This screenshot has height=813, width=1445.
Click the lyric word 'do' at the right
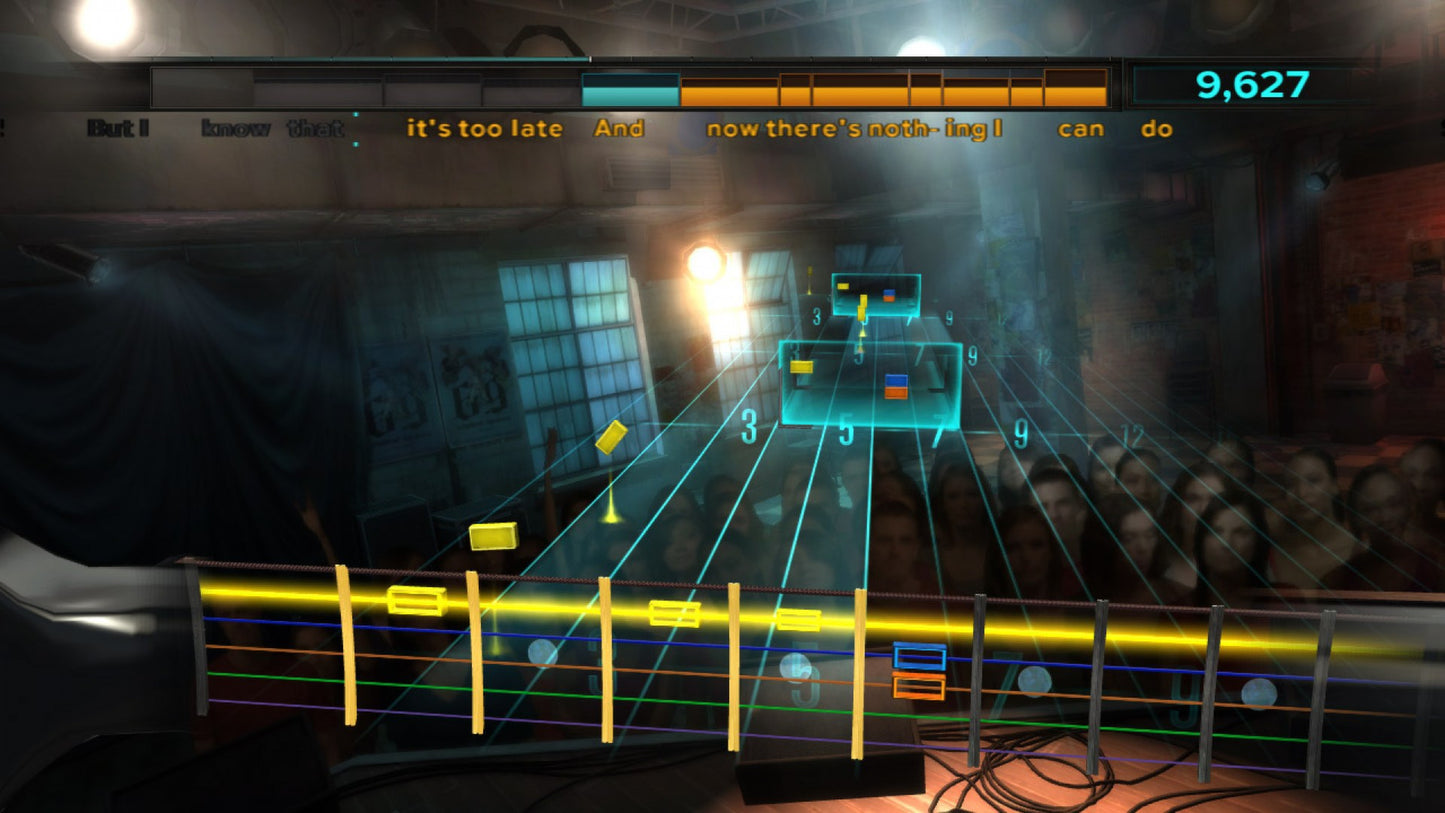coord(1160,128)
